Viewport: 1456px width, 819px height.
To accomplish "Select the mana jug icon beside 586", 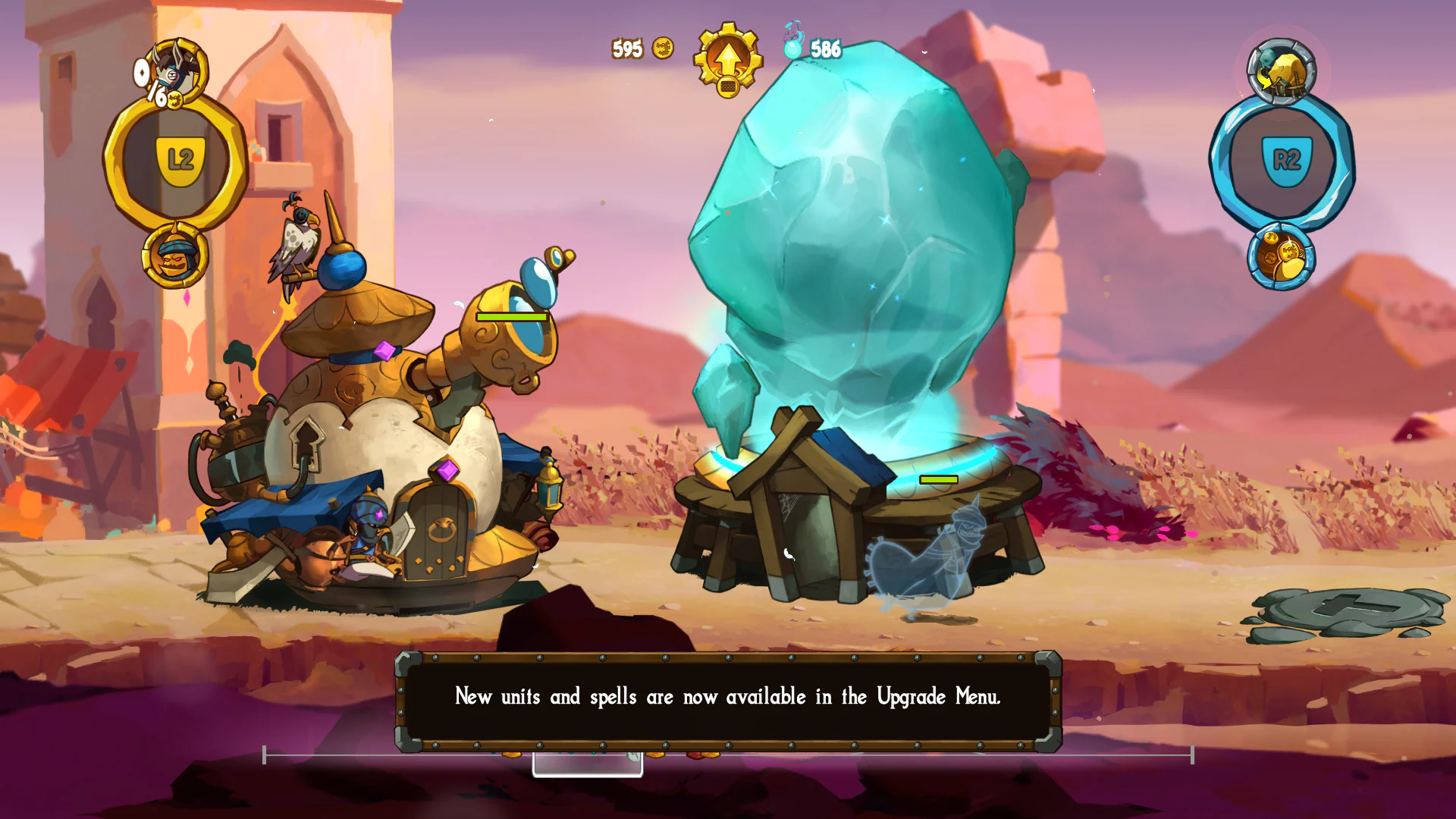I will (792, 47).
